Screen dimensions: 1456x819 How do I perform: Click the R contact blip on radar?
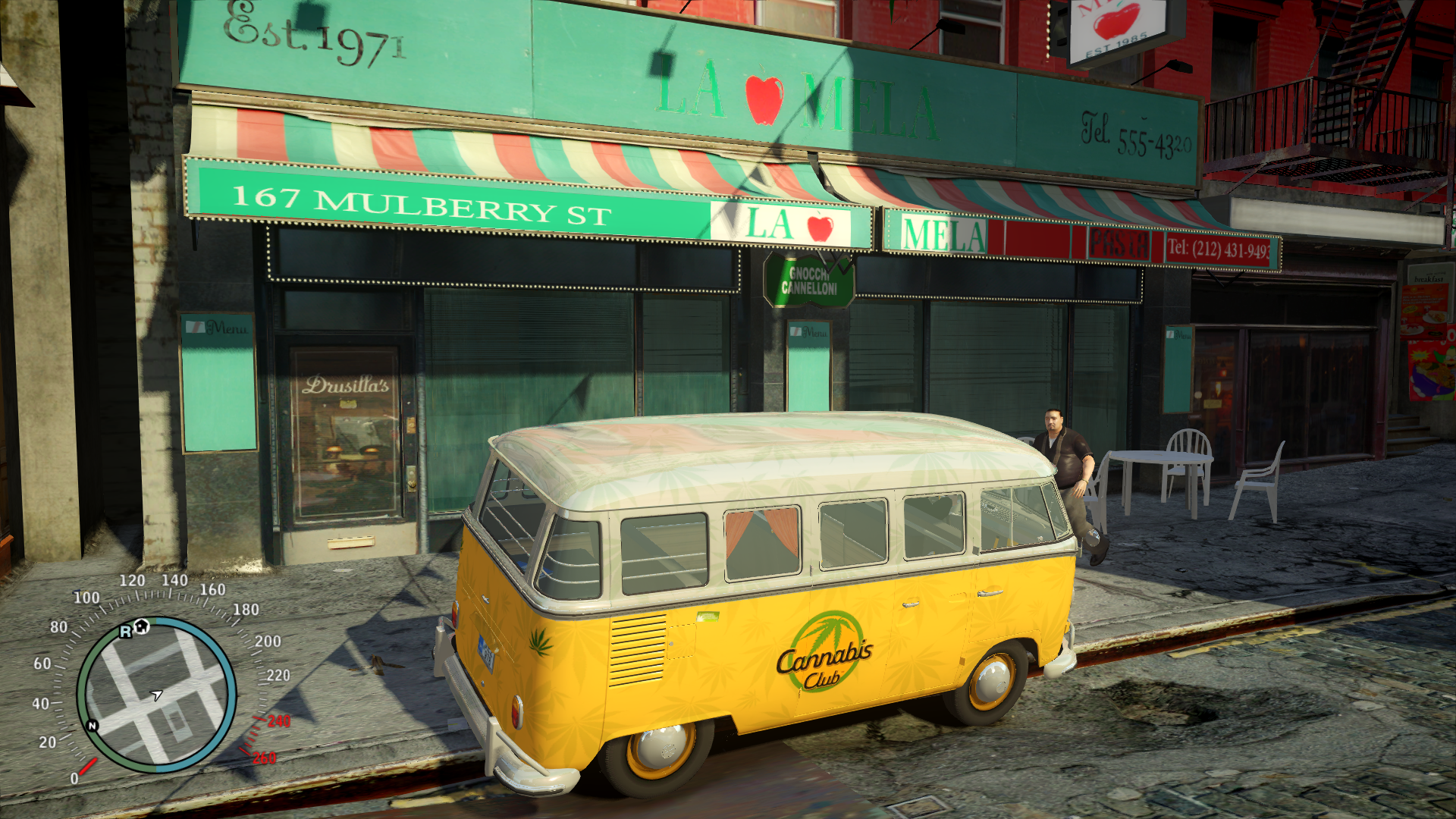point(125,632)
